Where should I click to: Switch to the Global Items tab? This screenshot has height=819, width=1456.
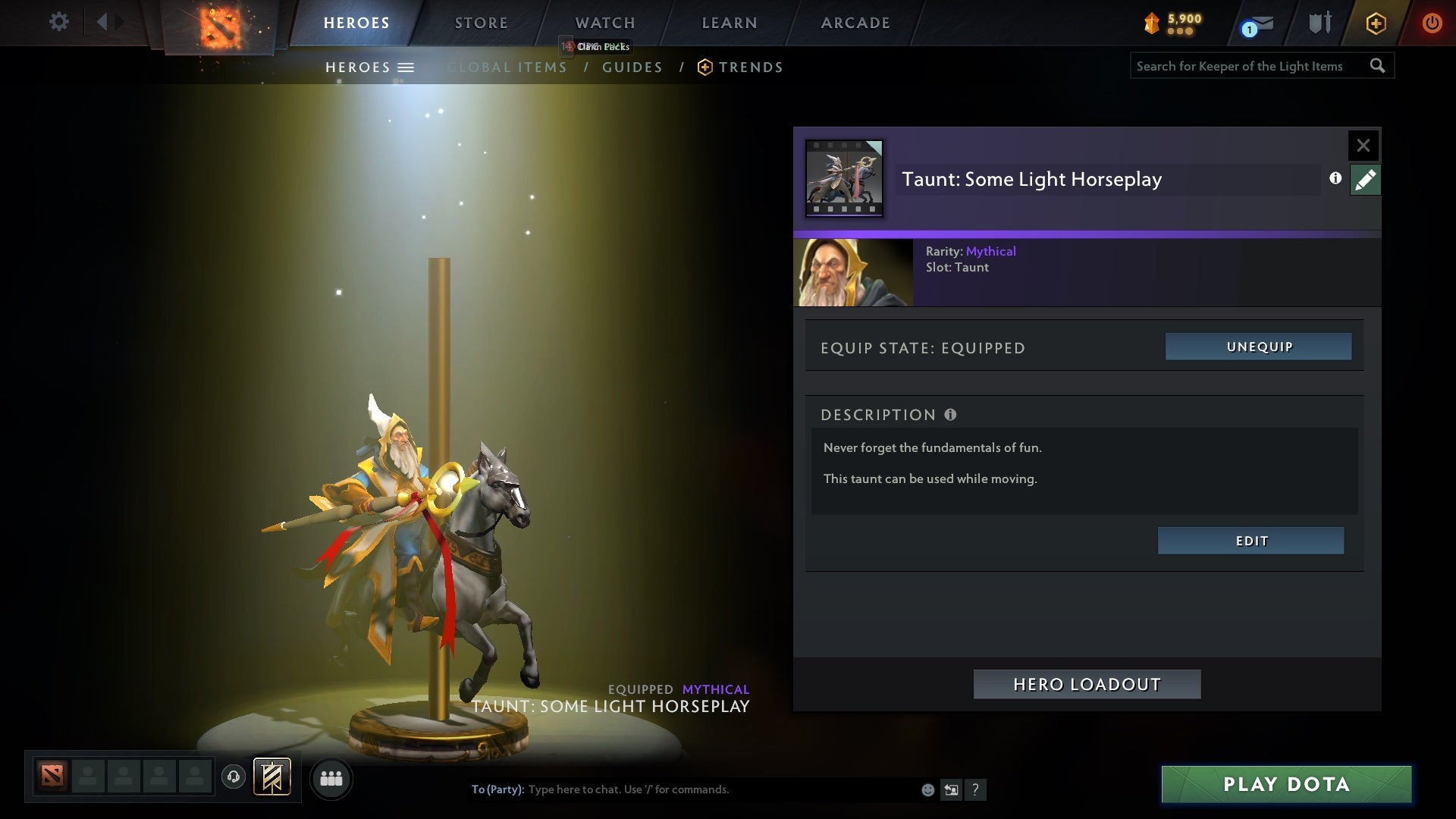[x=507, y=67]
